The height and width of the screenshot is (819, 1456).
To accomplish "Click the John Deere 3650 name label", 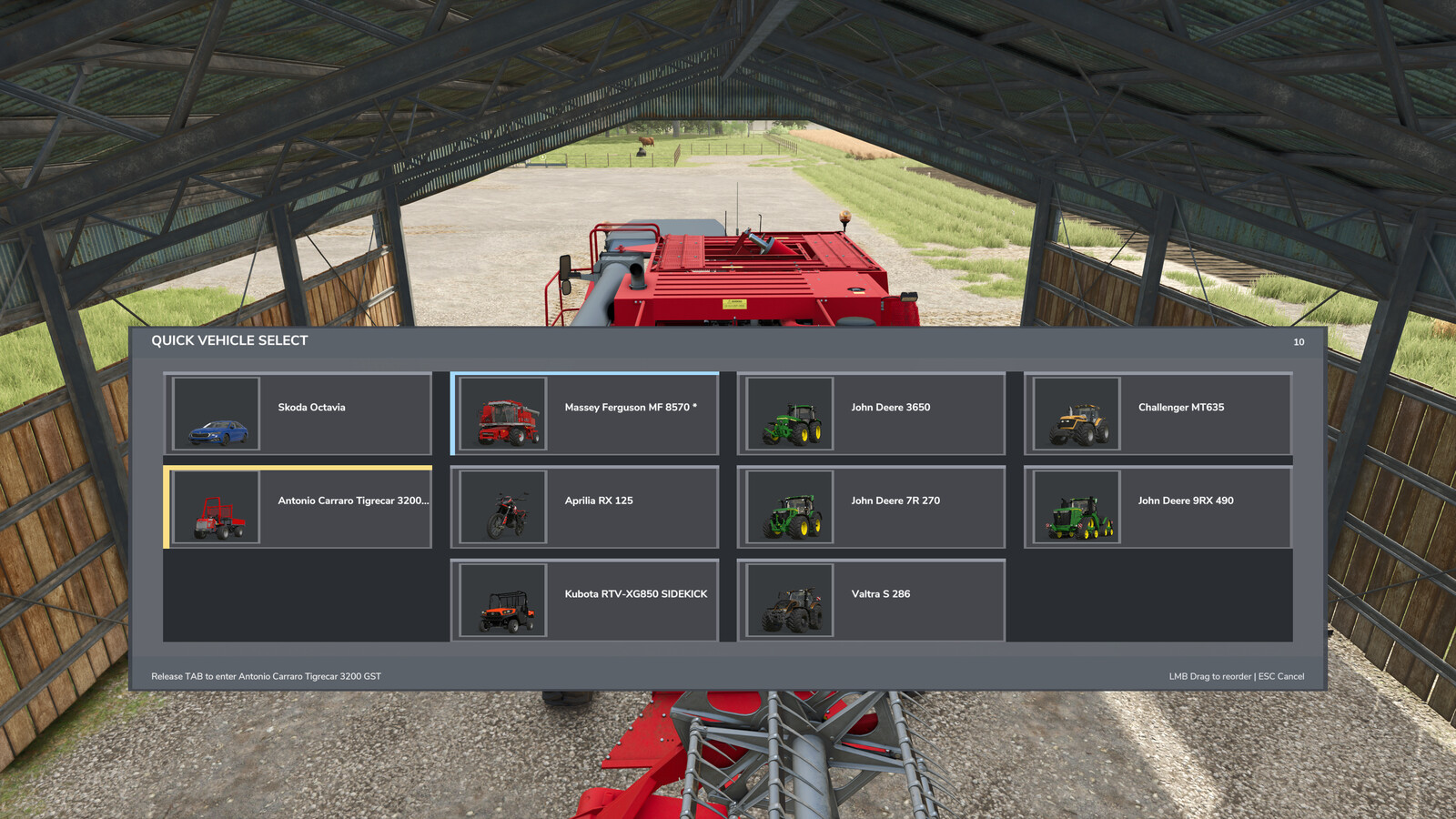I will click(890, 407).
